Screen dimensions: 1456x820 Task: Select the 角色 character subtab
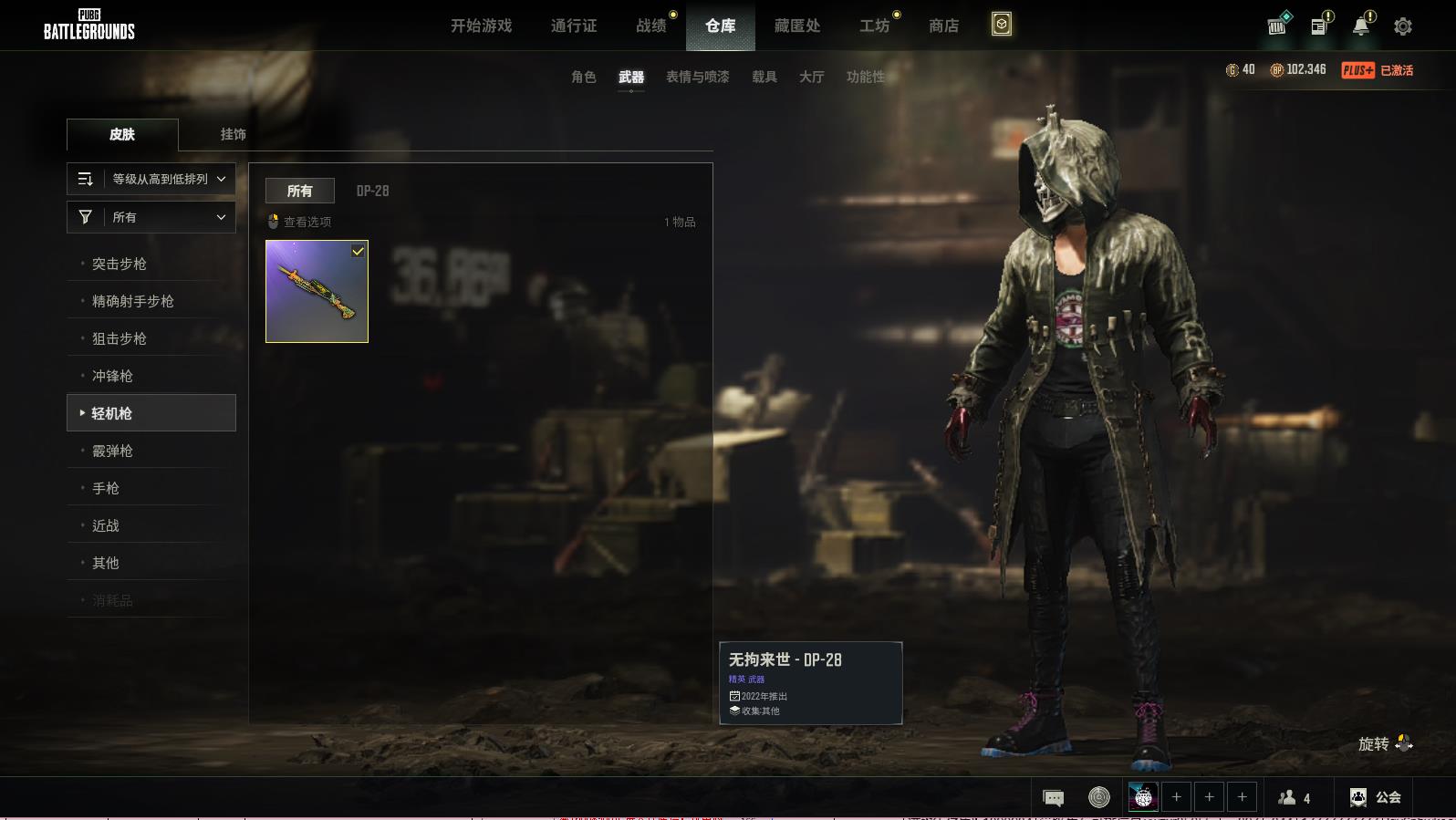click(583, 77)
